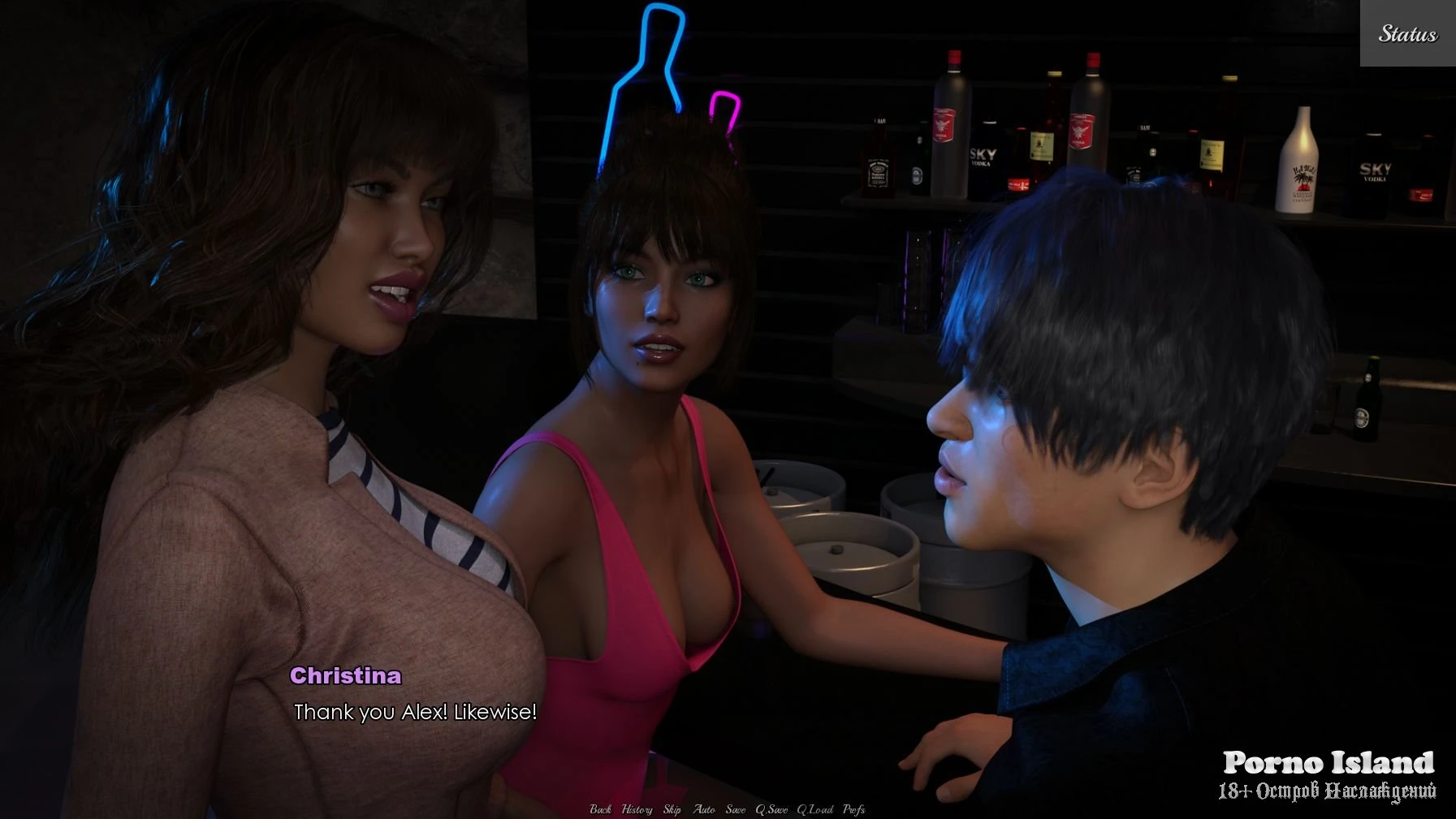Viewport: 1456px width, 819px height.
Task: Go Back to the previous line
Action: (600, 809)
